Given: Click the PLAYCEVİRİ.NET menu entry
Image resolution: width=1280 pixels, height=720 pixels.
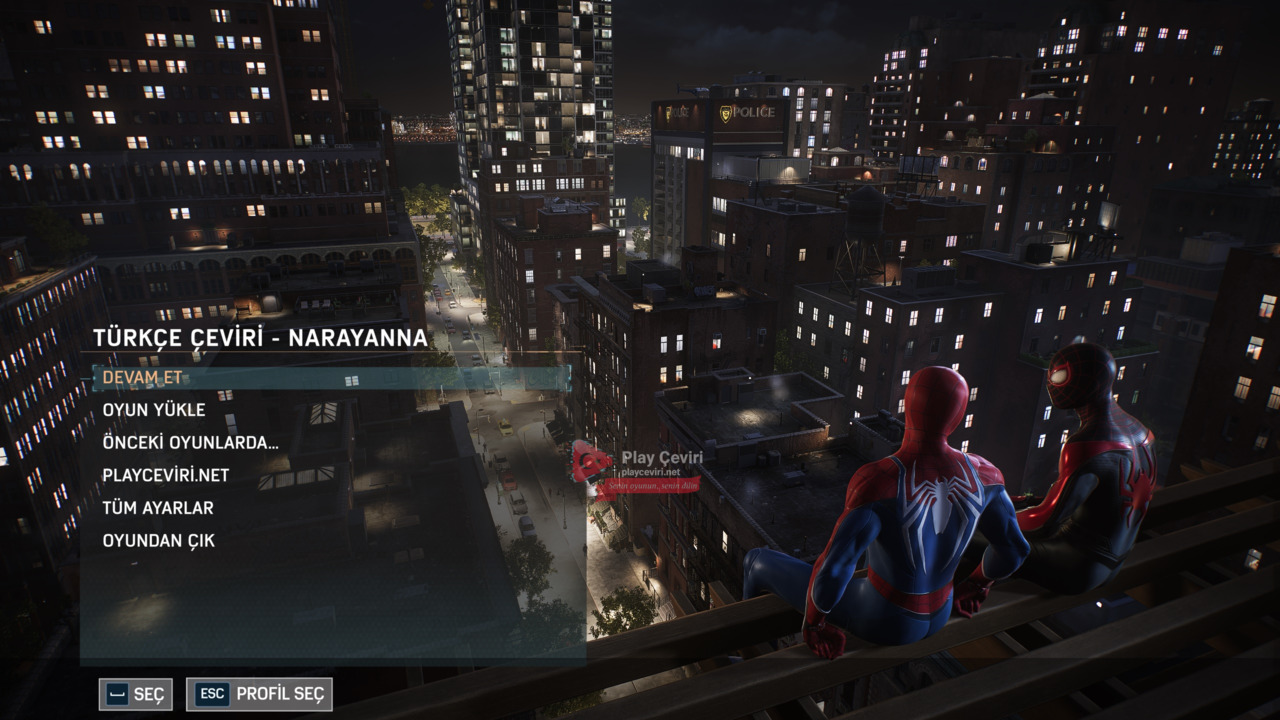Looking at the screenshot, I should (x=165, y=475).
